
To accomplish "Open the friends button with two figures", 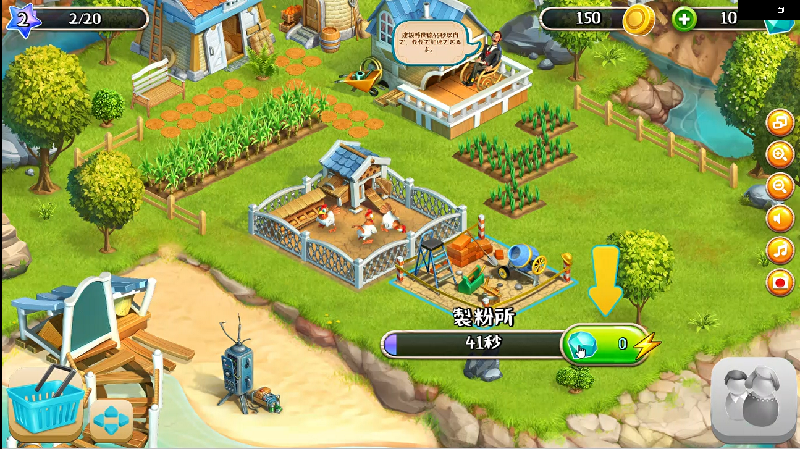I will [753, 400].
